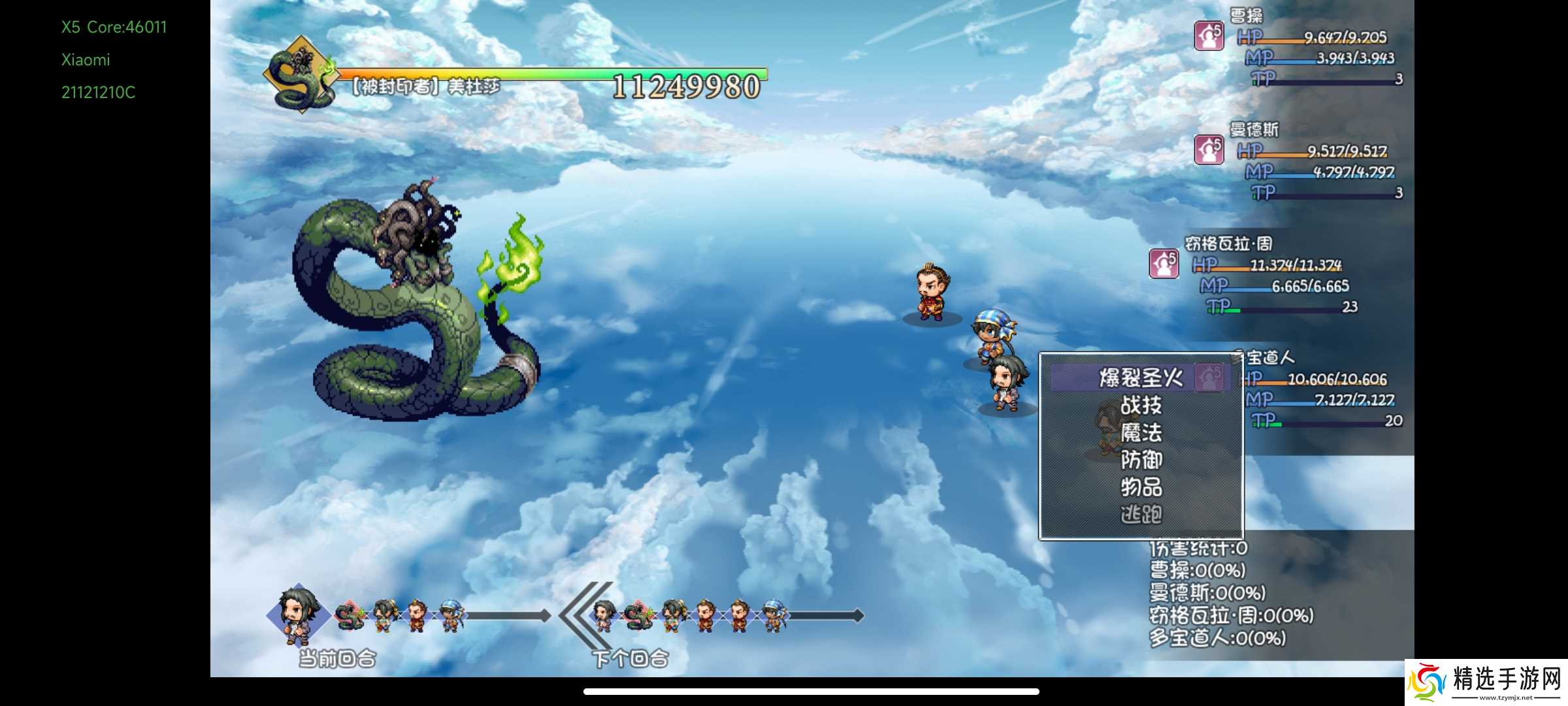Click the pink status icon beside 曹操
Viewport: 1568px width, 706px height.
point(1209,36)
